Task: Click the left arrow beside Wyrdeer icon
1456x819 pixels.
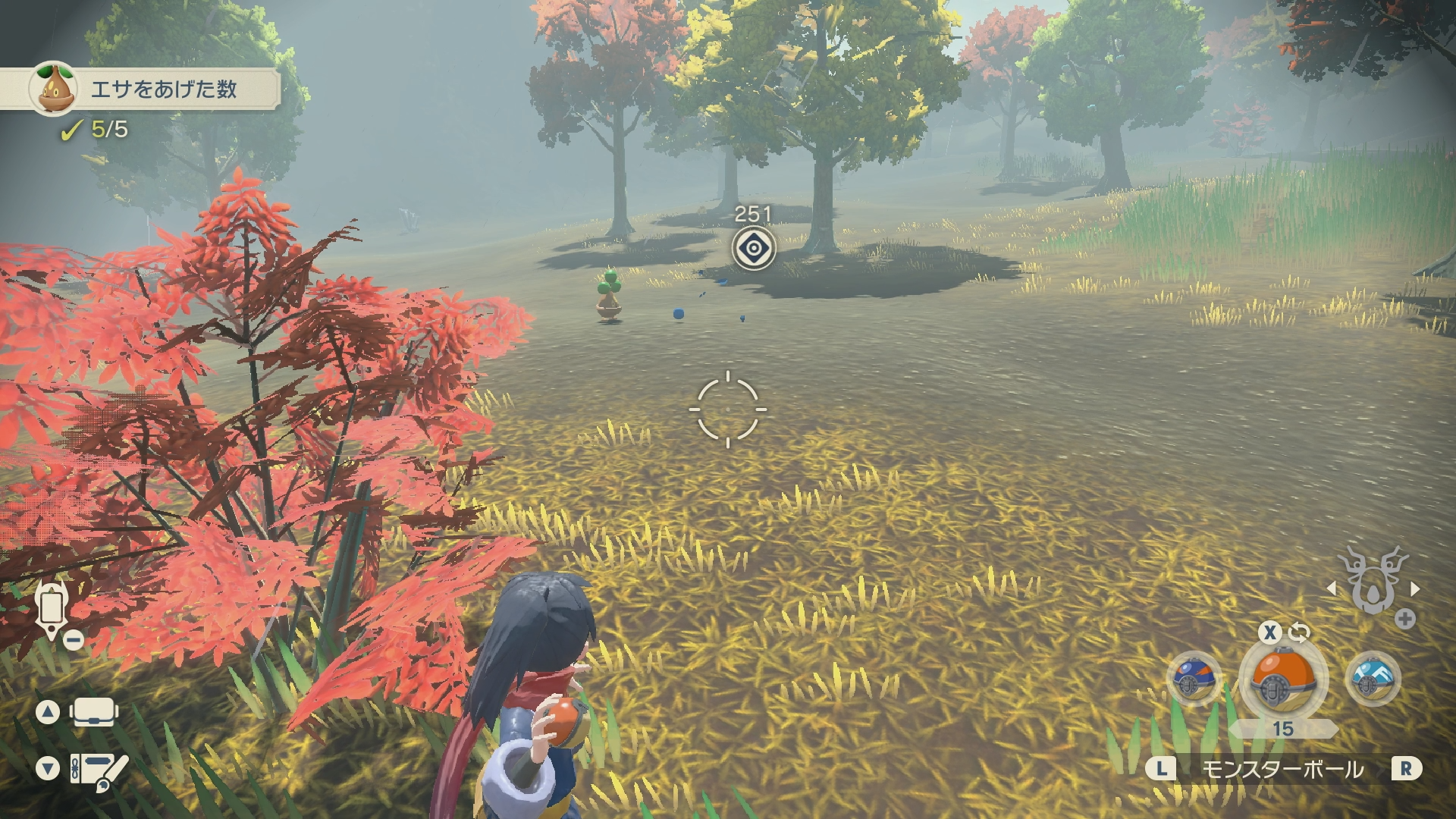Action: [1332, 588]
